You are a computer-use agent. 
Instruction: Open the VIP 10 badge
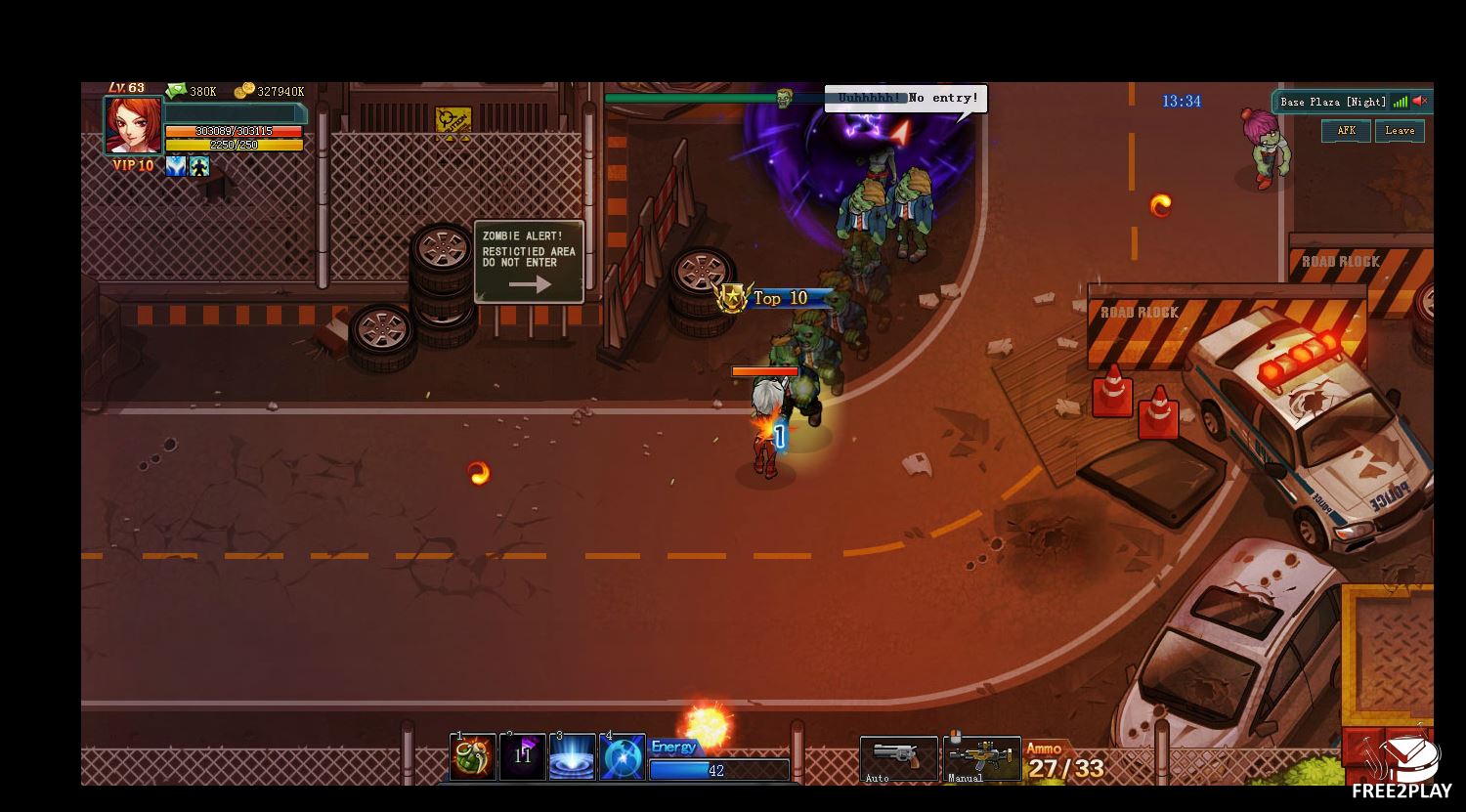point(133,166)
